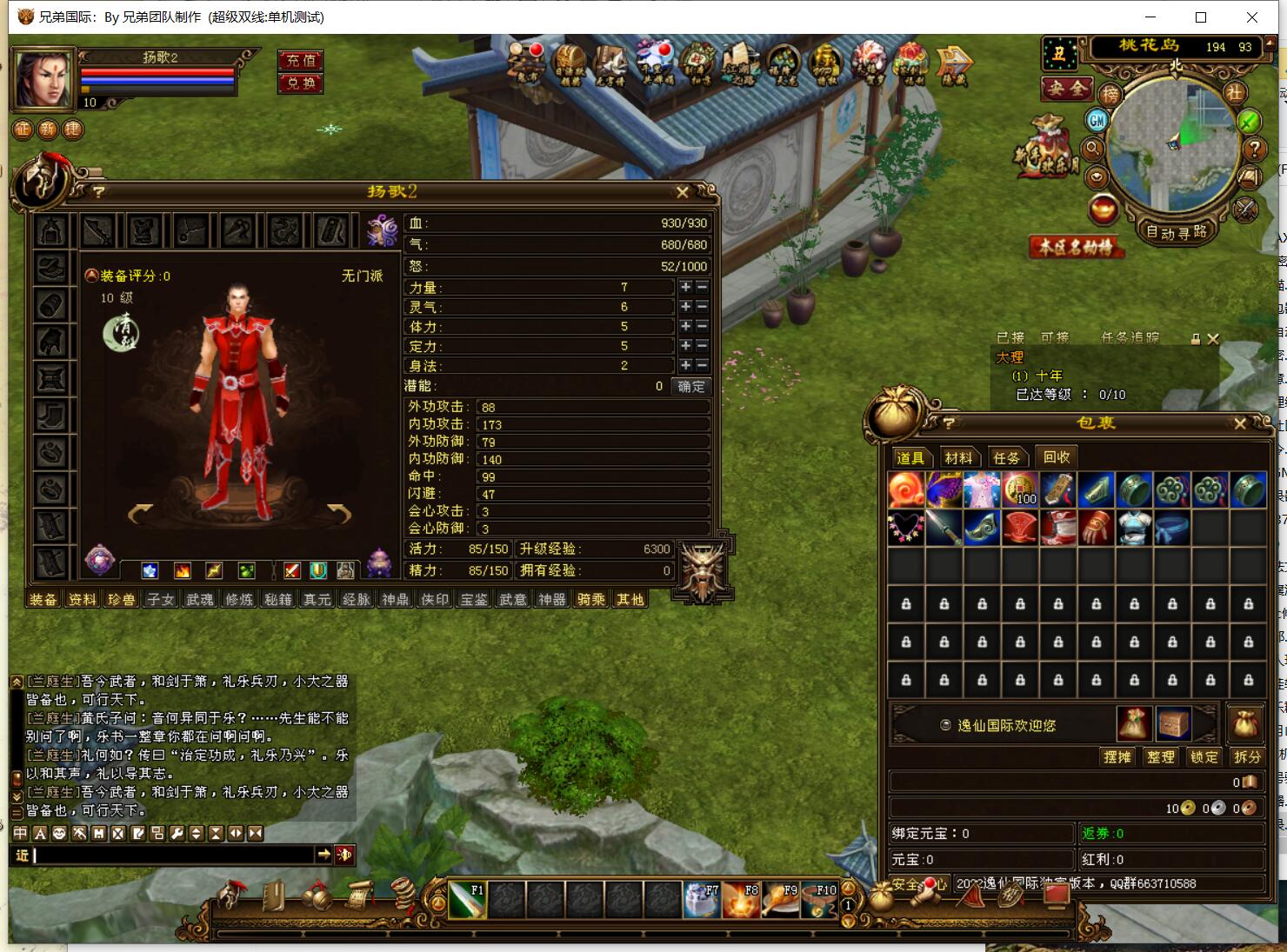Close the character panel 扬歌2

pyautogui.click(x=683, y=192)
